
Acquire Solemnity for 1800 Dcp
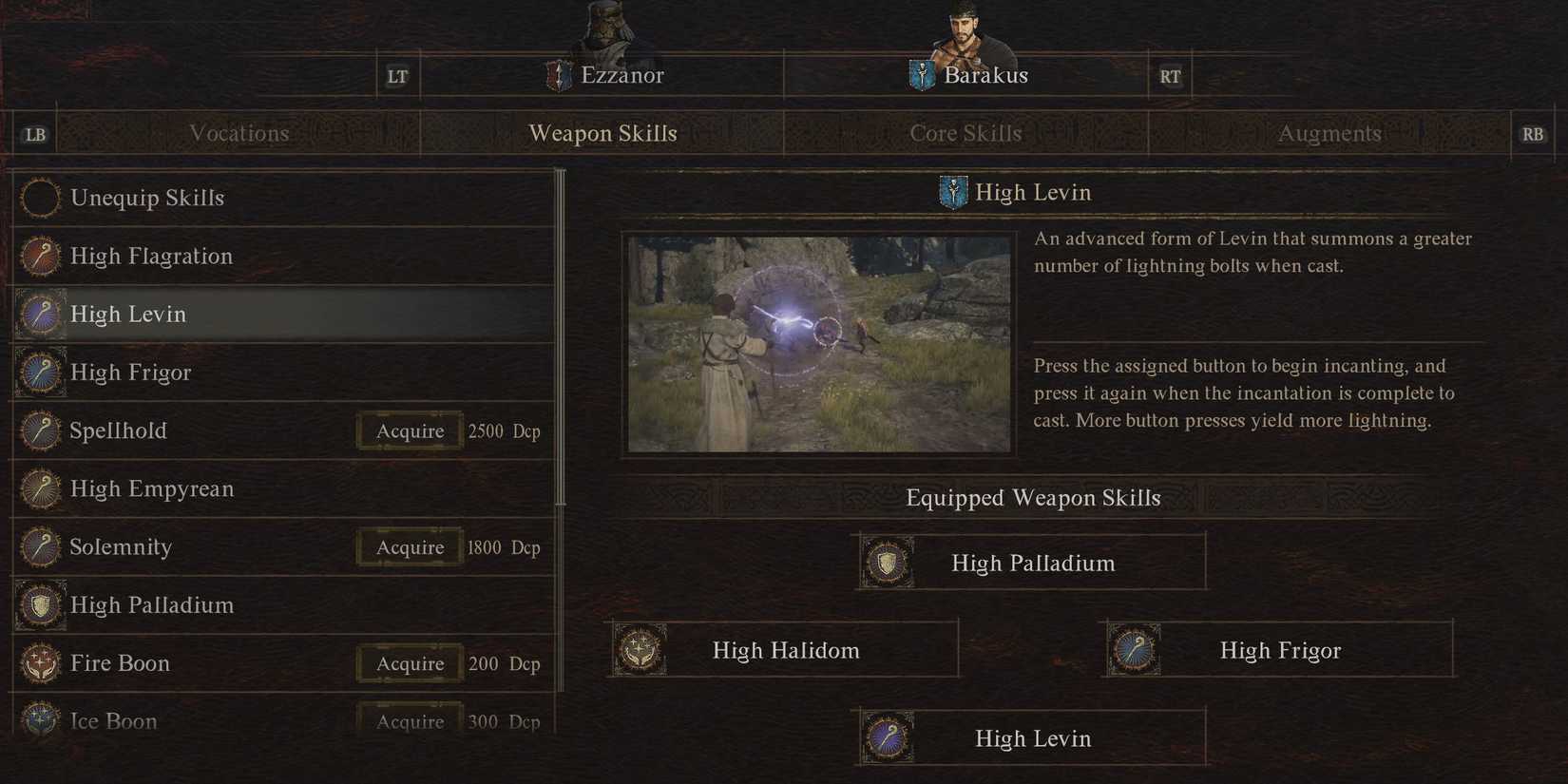409,547
